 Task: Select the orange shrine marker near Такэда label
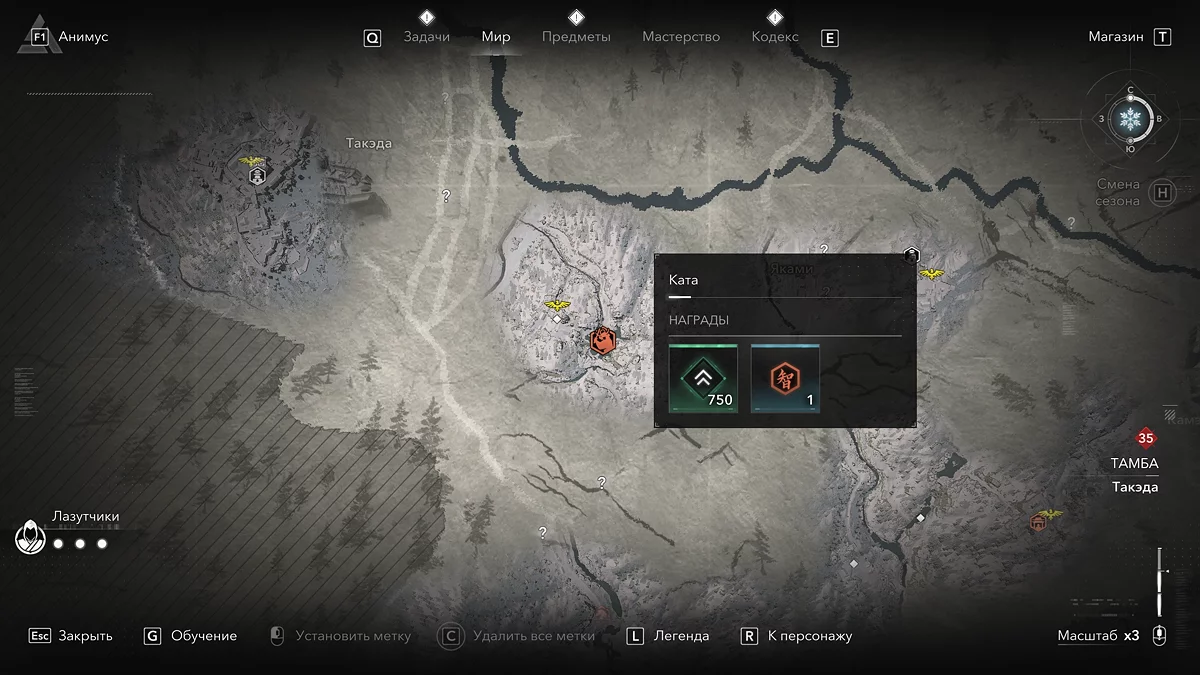tap(1038, 521)
